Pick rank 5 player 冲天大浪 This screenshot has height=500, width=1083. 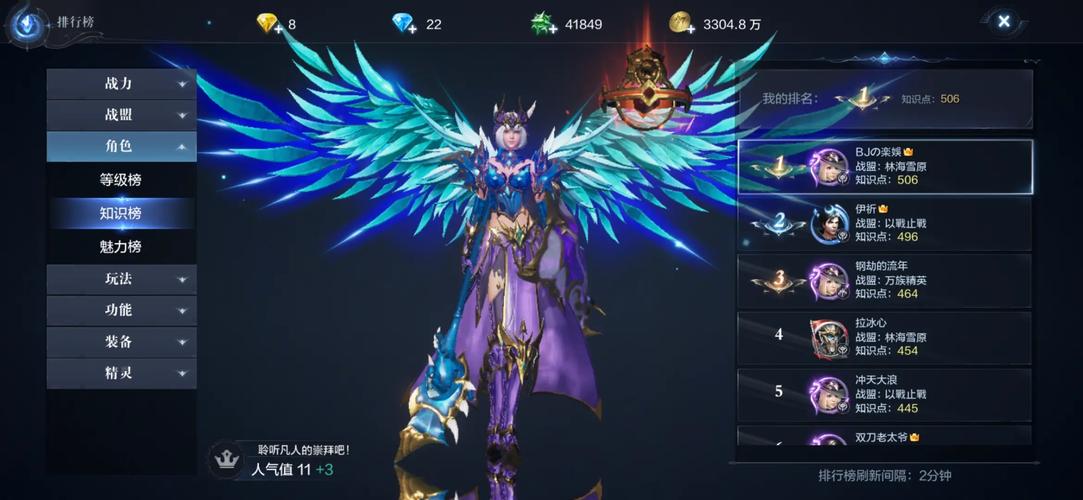tap(885, 393)
